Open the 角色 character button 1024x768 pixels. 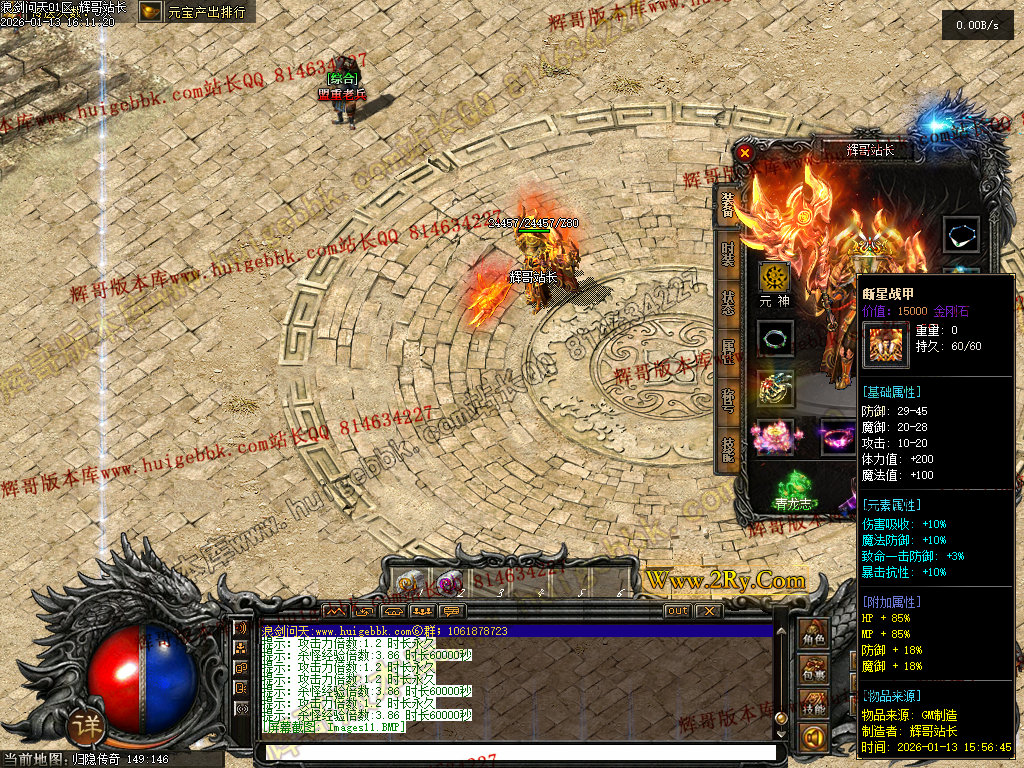(814, 635)
